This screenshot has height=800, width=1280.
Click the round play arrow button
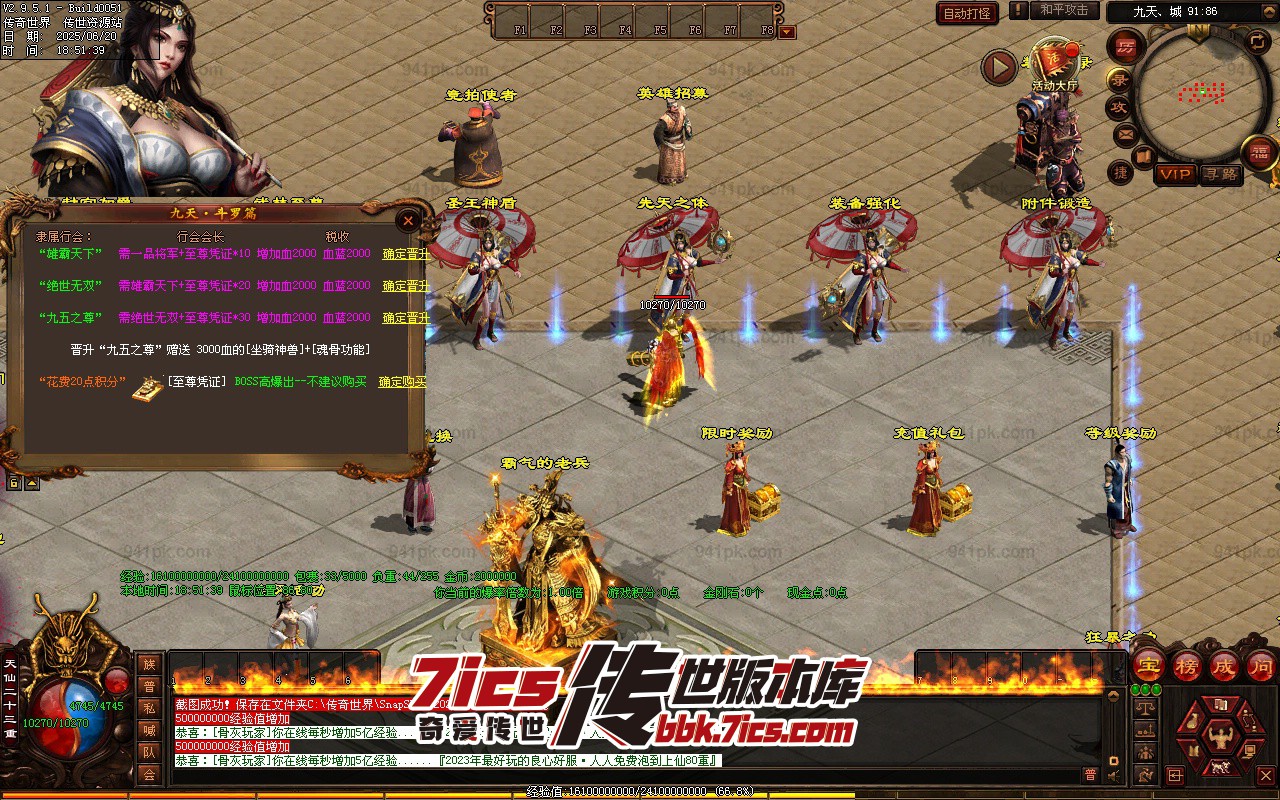998,67
